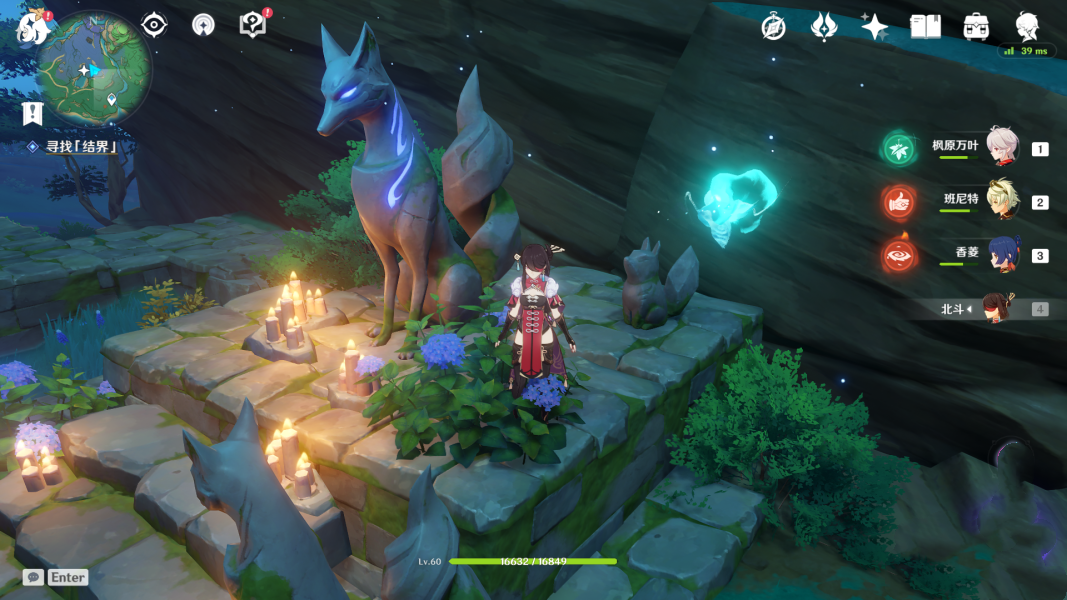The height and width of the screenshot is (600, 1067).
Task: Open the chat speech bubble
Action: [33, 577]
